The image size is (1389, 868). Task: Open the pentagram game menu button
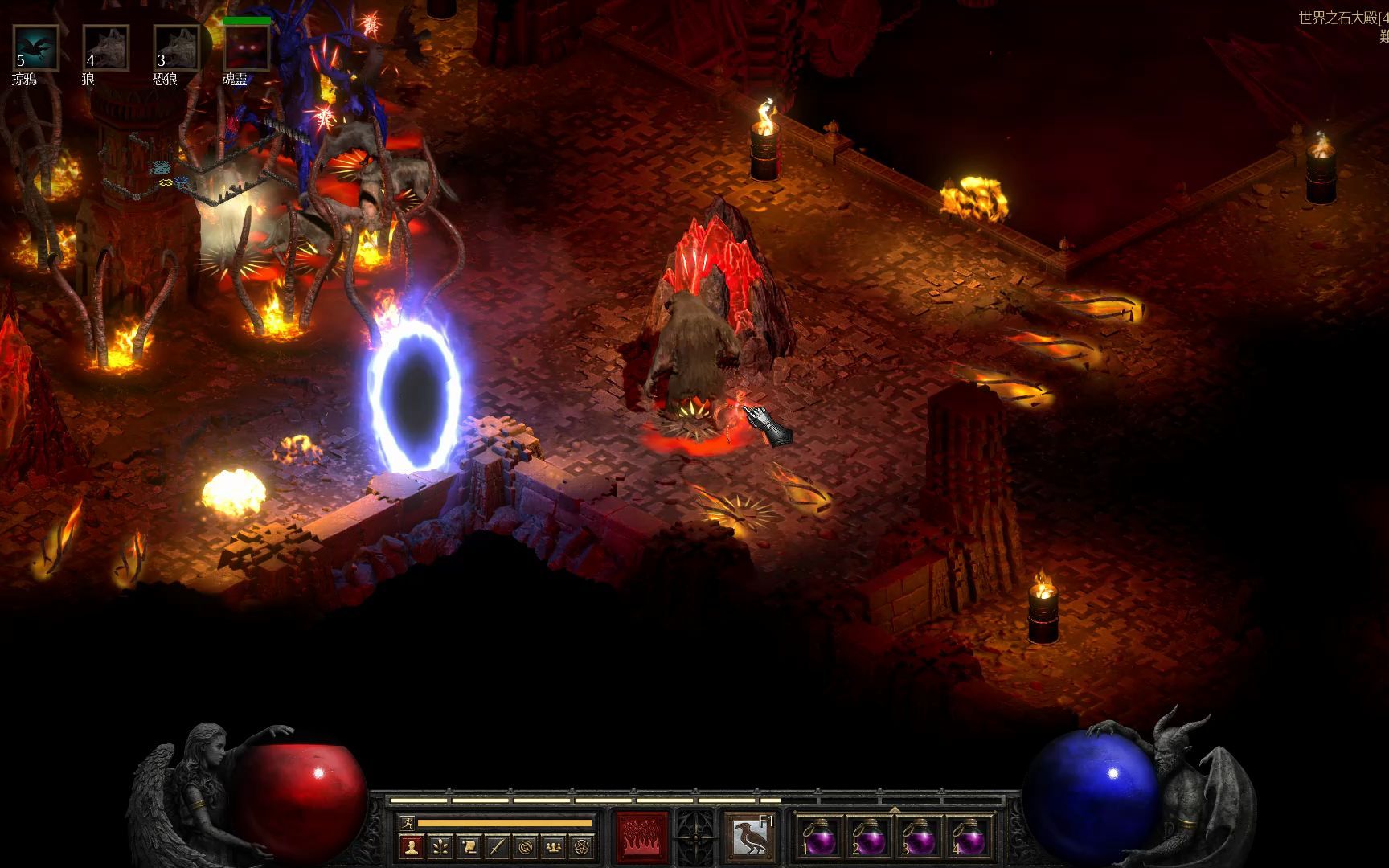tap(581, 846)
